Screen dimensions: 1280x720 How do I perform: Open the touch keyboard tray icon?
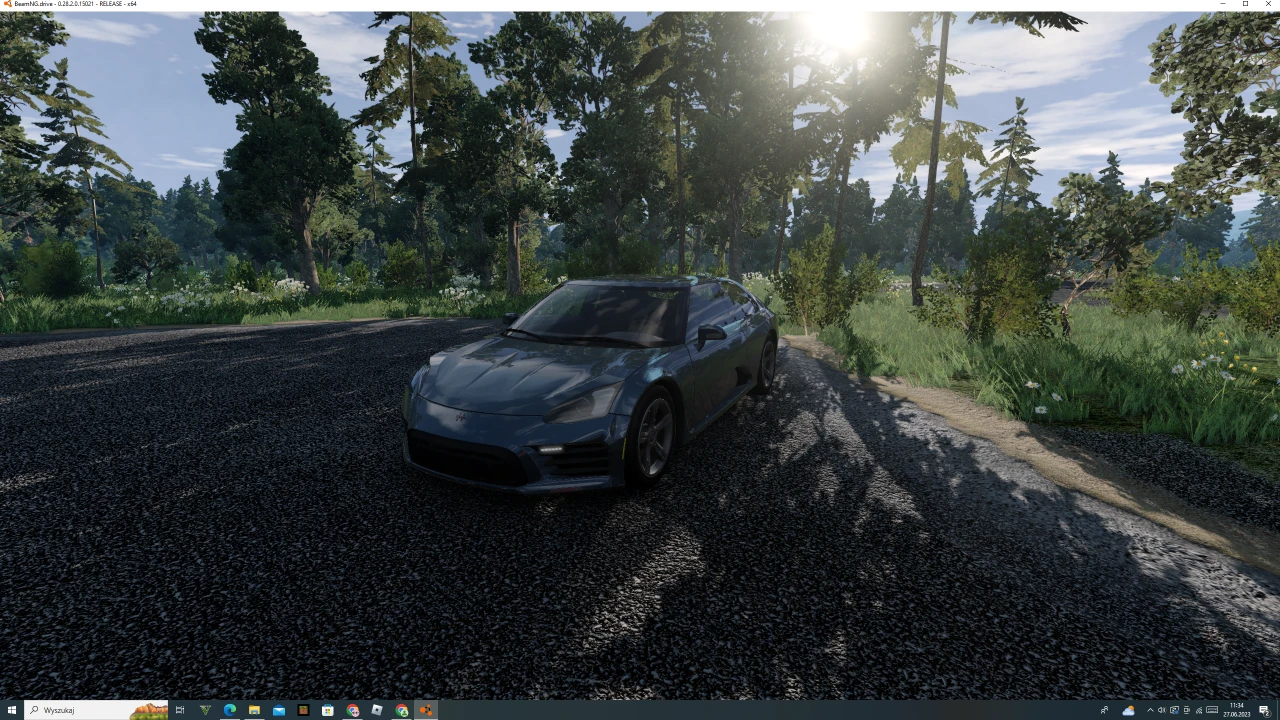(x=1212, y=710)
